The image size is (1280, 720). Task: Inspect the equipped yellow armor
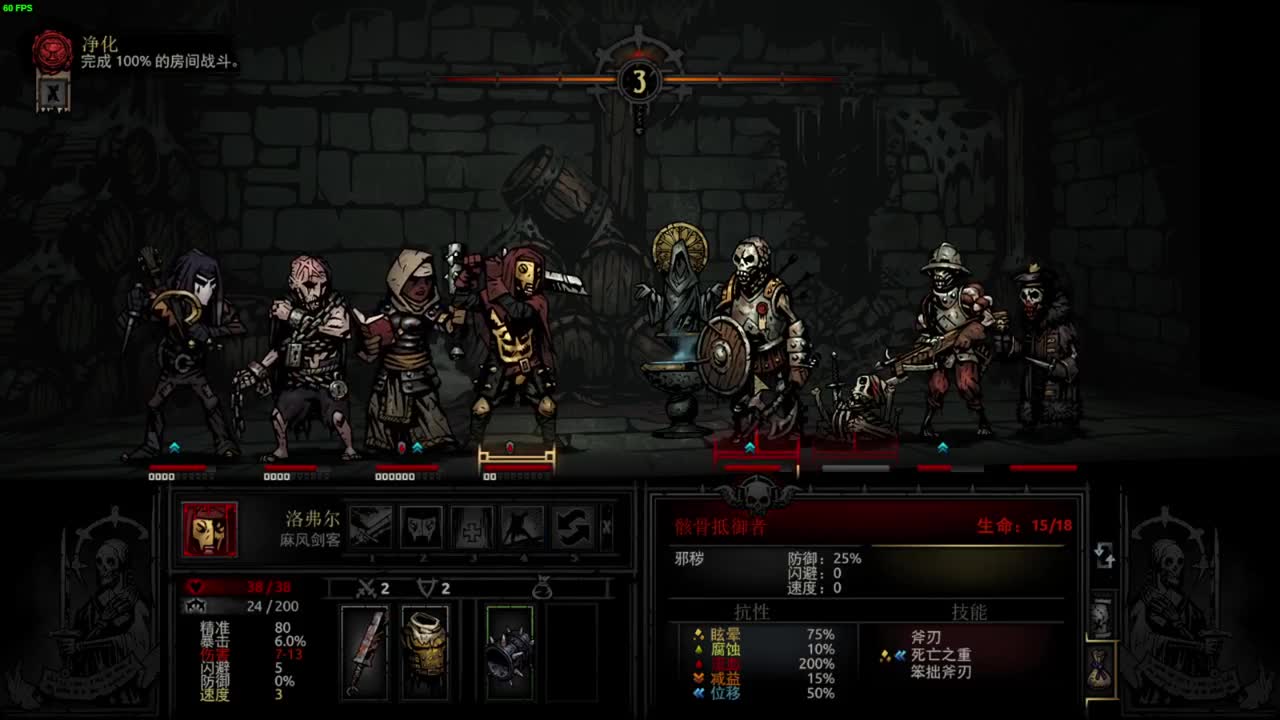425,651
